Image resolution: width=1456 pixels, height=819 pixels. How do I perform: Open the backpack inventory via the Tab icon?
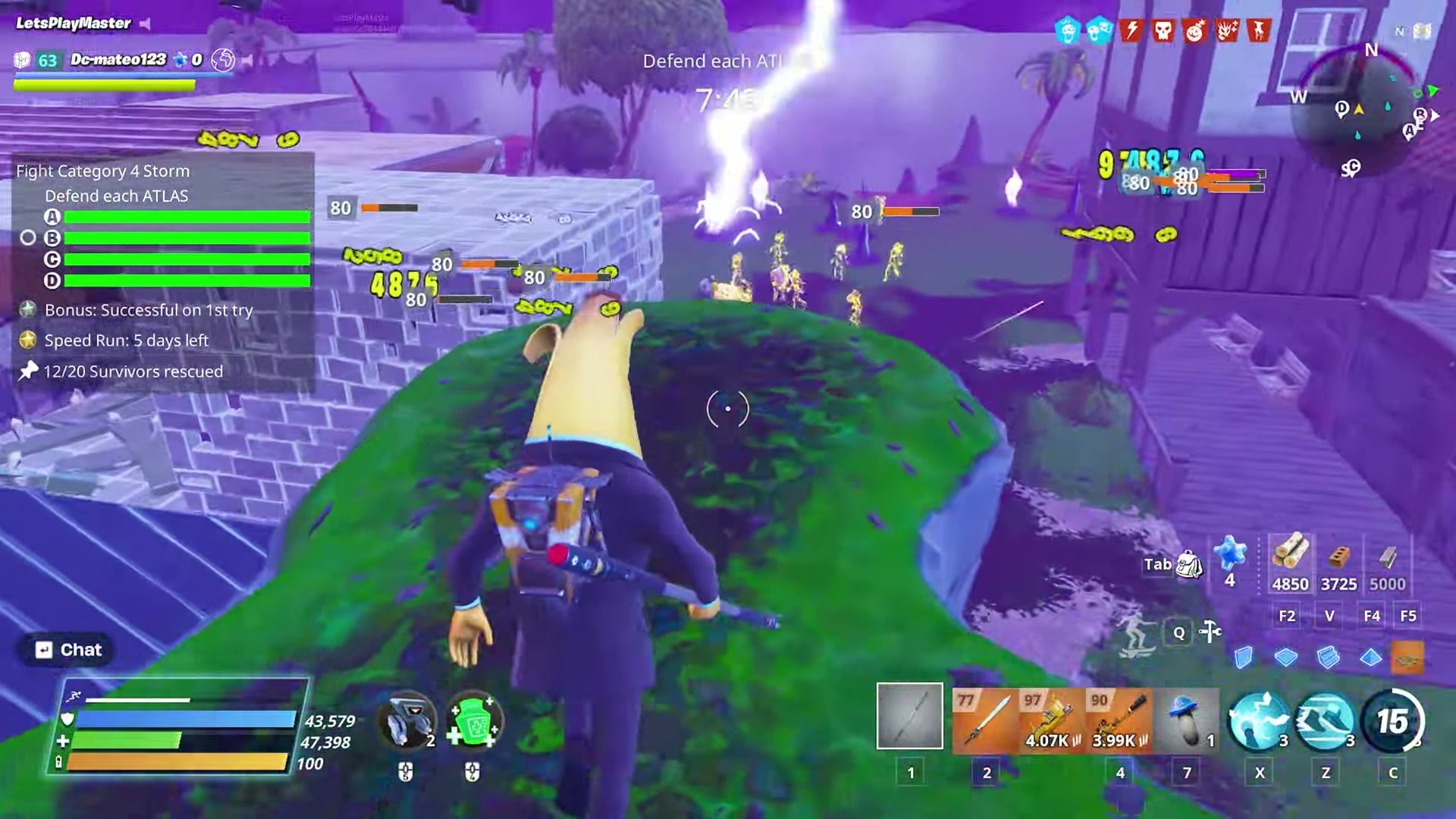pyautogui.click(x=1188, y=565)
